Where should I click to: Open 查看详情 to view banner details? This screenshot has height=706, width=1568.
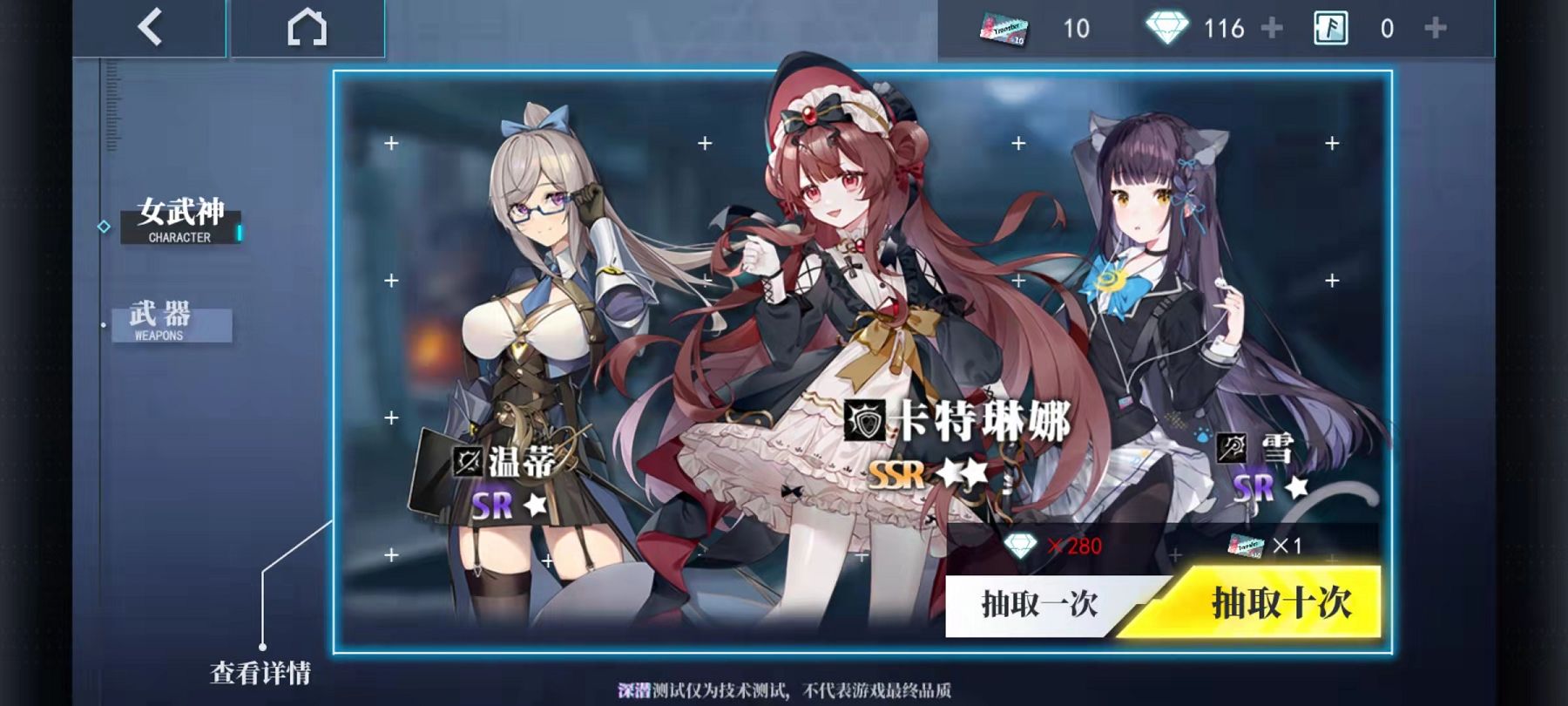262,672
